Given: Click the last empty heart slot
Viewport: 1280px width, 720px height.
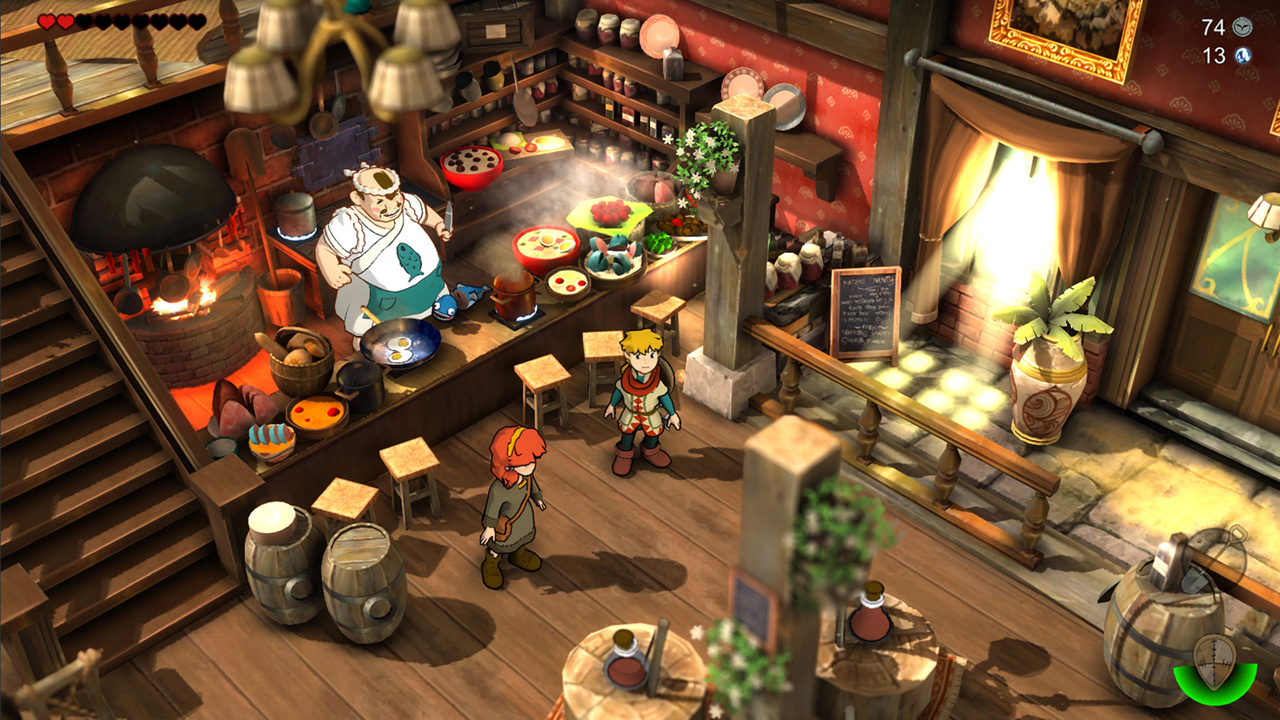Looking at the screenshot, I should (196, 21).
